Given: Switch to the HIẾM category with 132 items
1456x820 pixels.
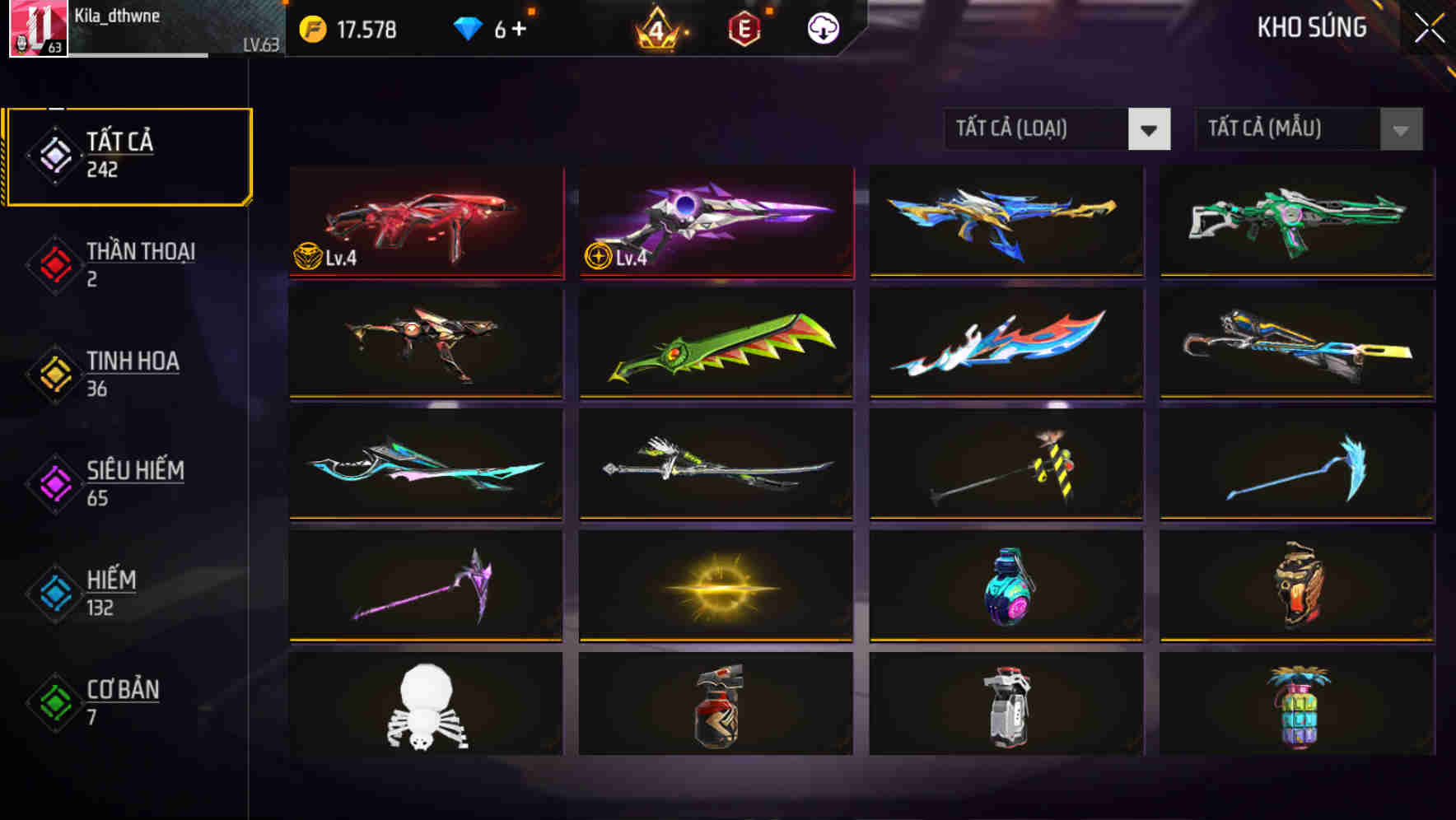Looking at the screenshot, I should tap(110, 593).
